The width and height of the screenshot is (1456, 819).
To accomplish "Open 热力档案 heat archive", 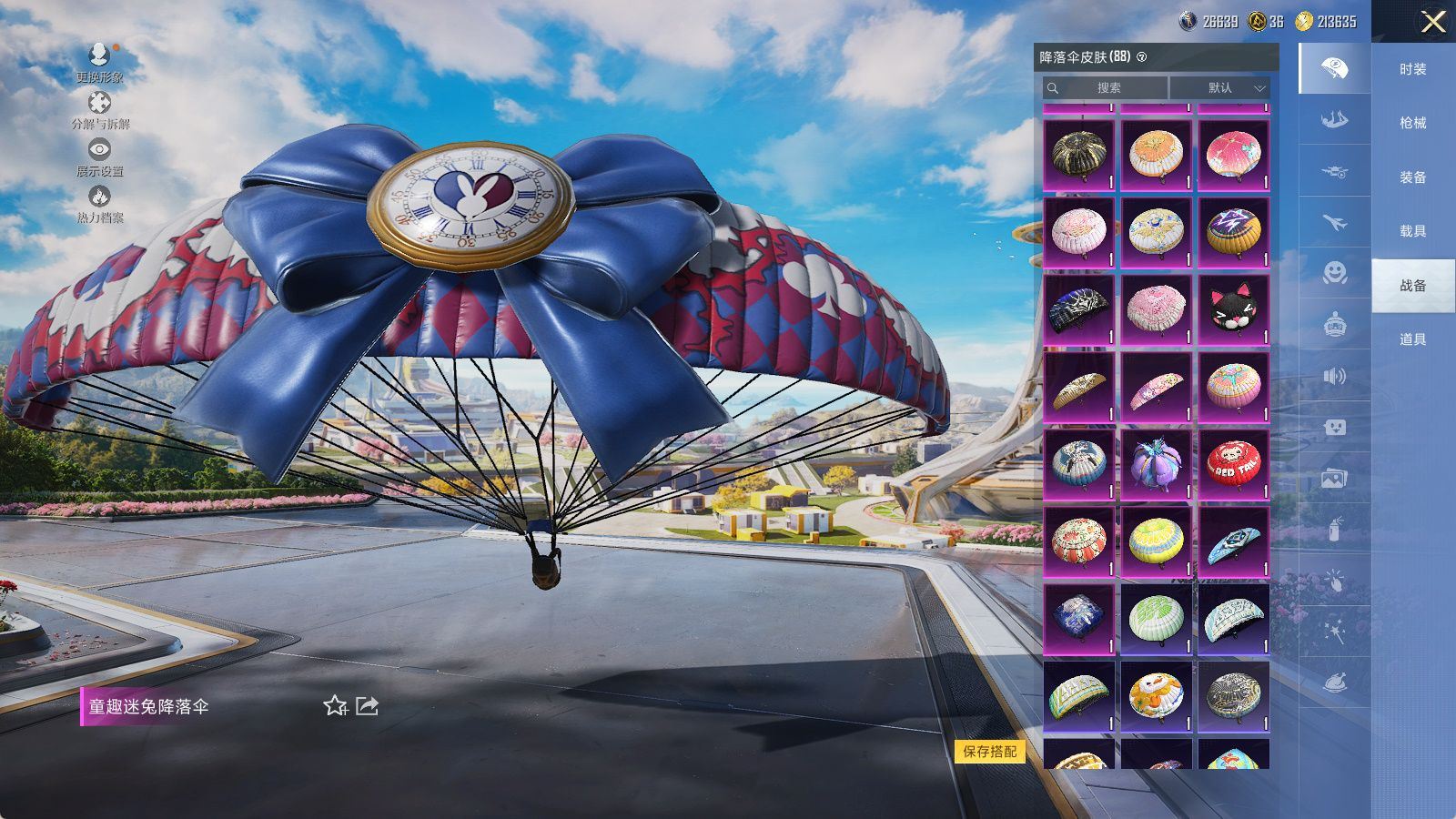I will (100, 203).
